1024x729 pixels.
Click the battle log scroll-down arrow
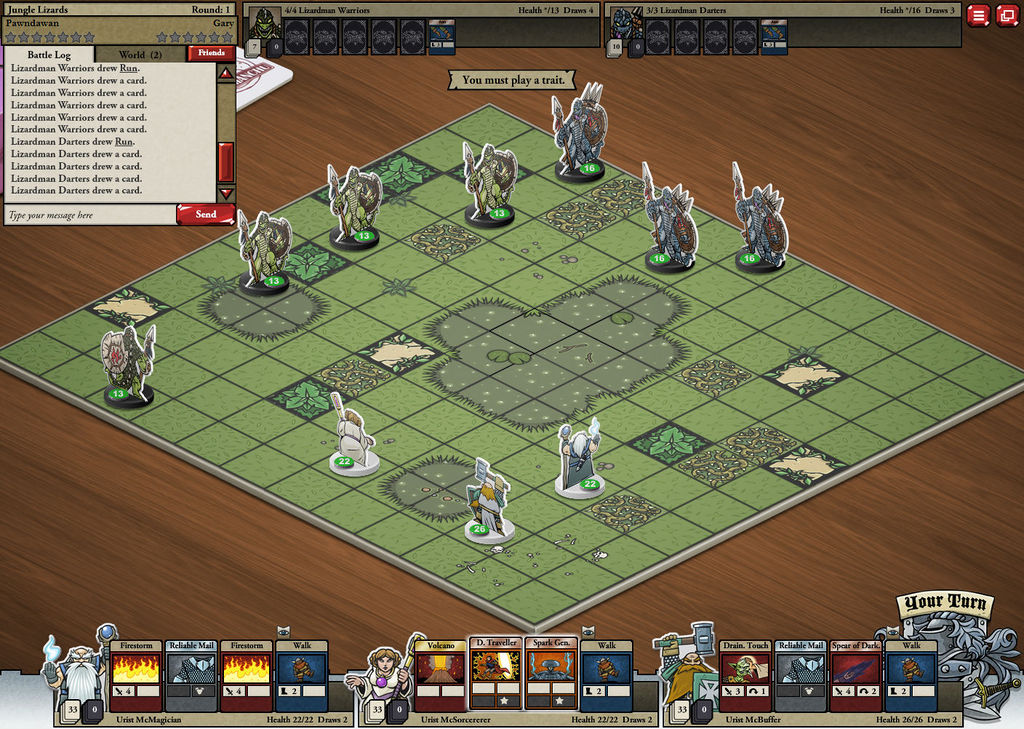tap(226, 193)
